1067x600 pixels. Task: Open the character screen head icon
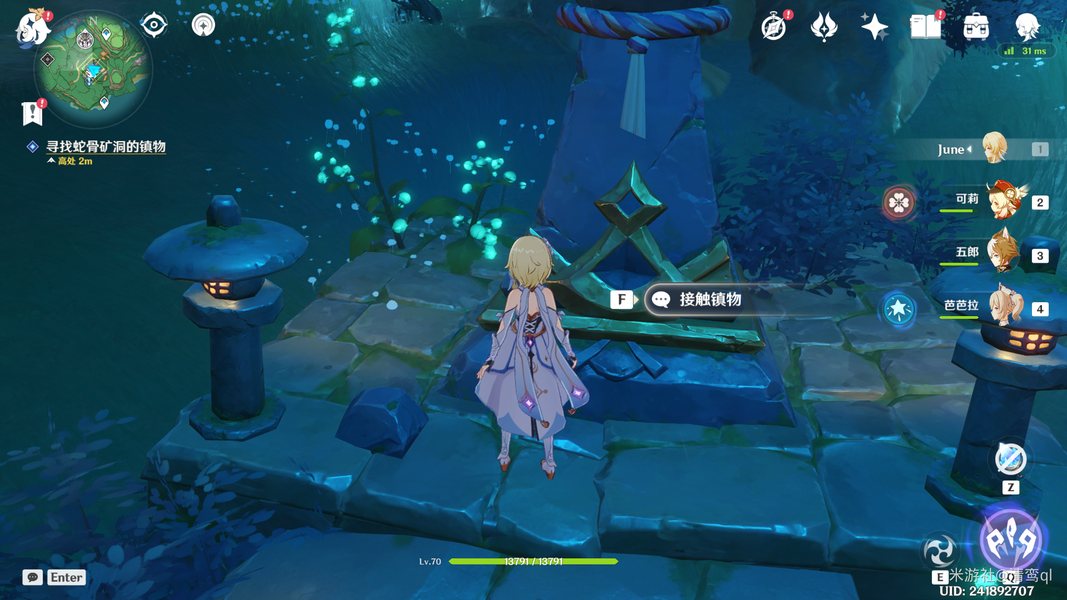1027,26
